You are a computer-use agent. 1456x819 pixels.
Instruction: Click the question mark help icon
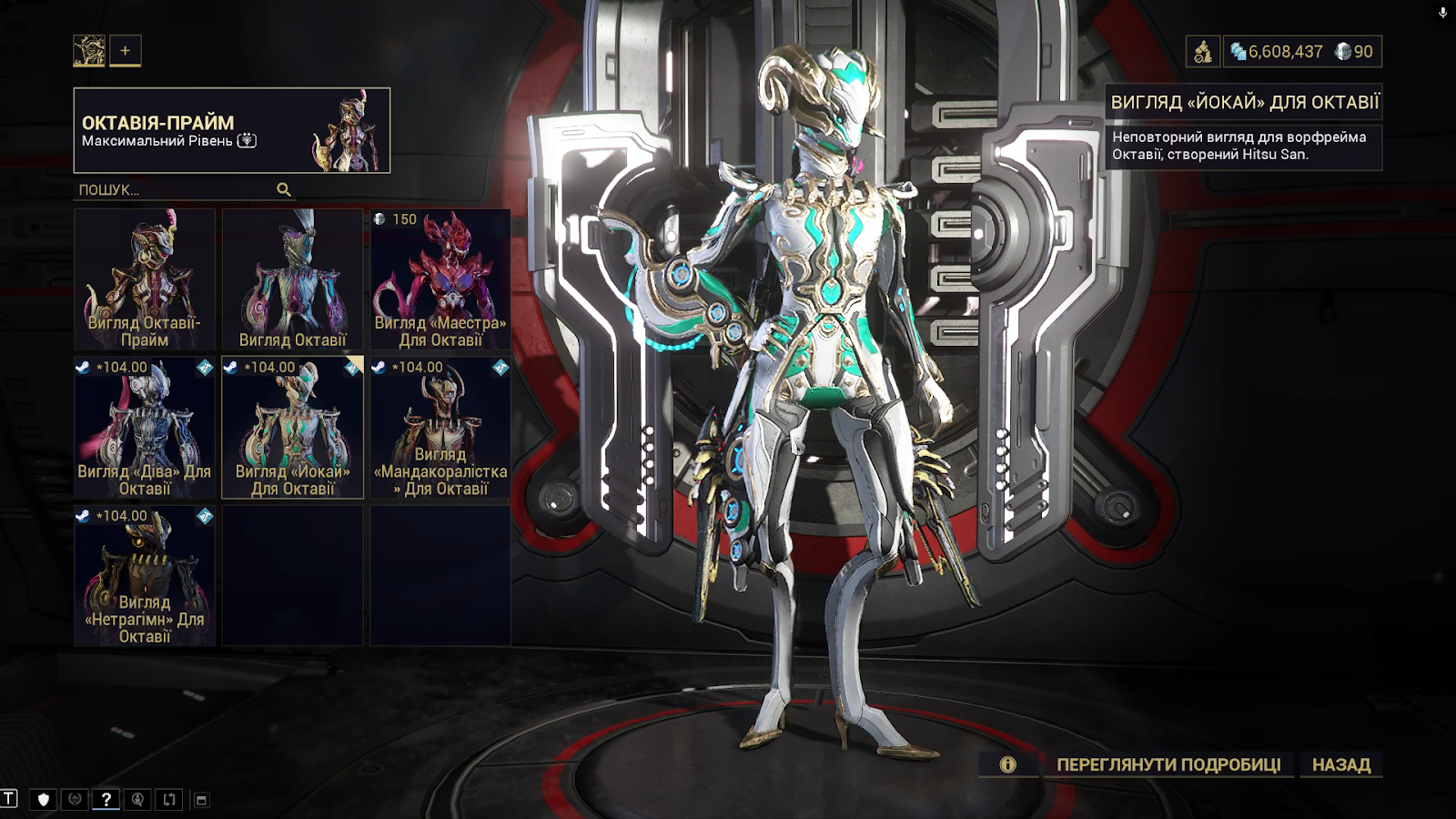[106, 800]
